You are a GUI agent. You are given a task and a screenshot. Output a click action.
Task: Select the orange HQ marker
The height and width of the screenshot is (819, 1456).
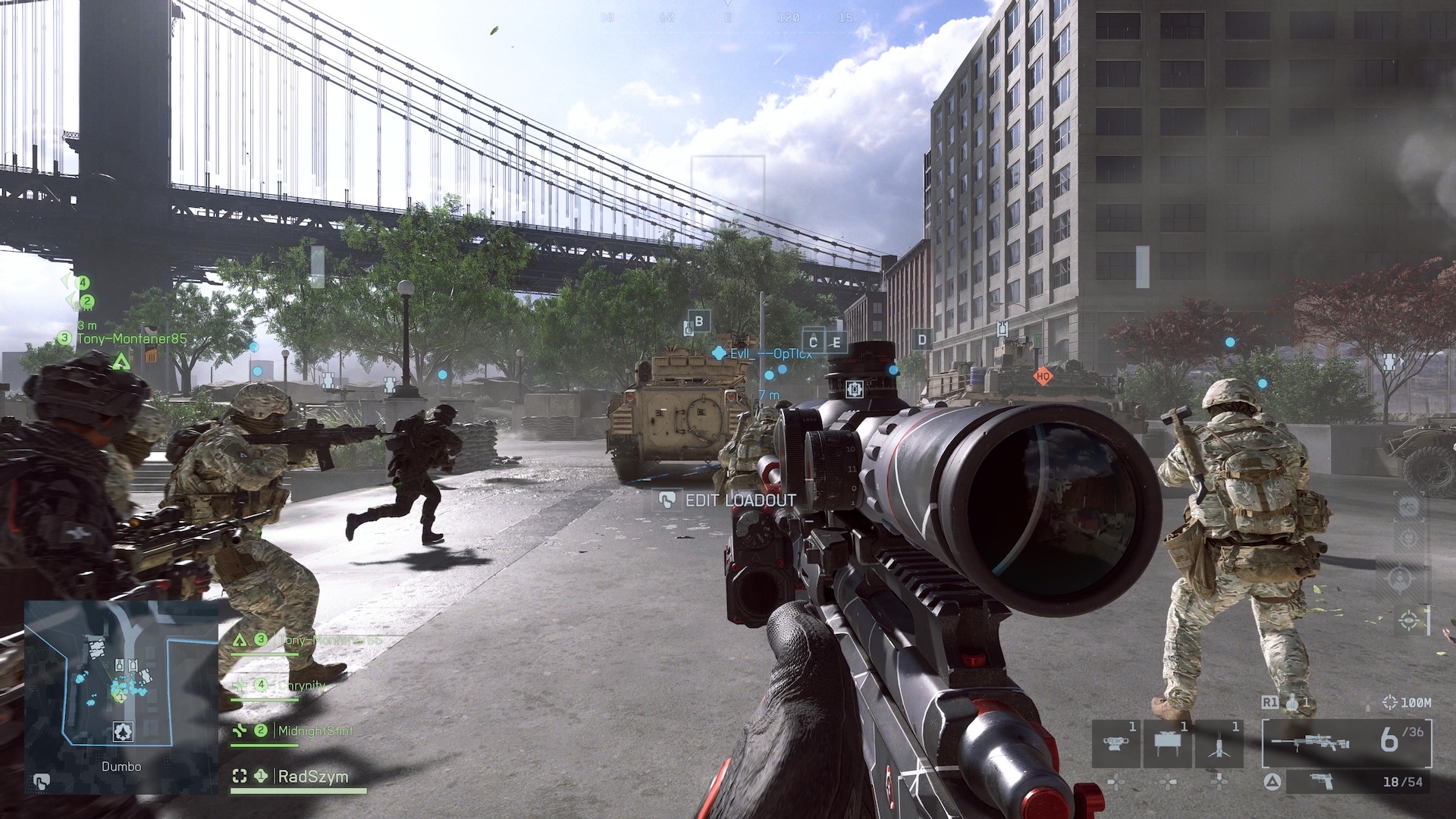click(x=1043, y=375)
